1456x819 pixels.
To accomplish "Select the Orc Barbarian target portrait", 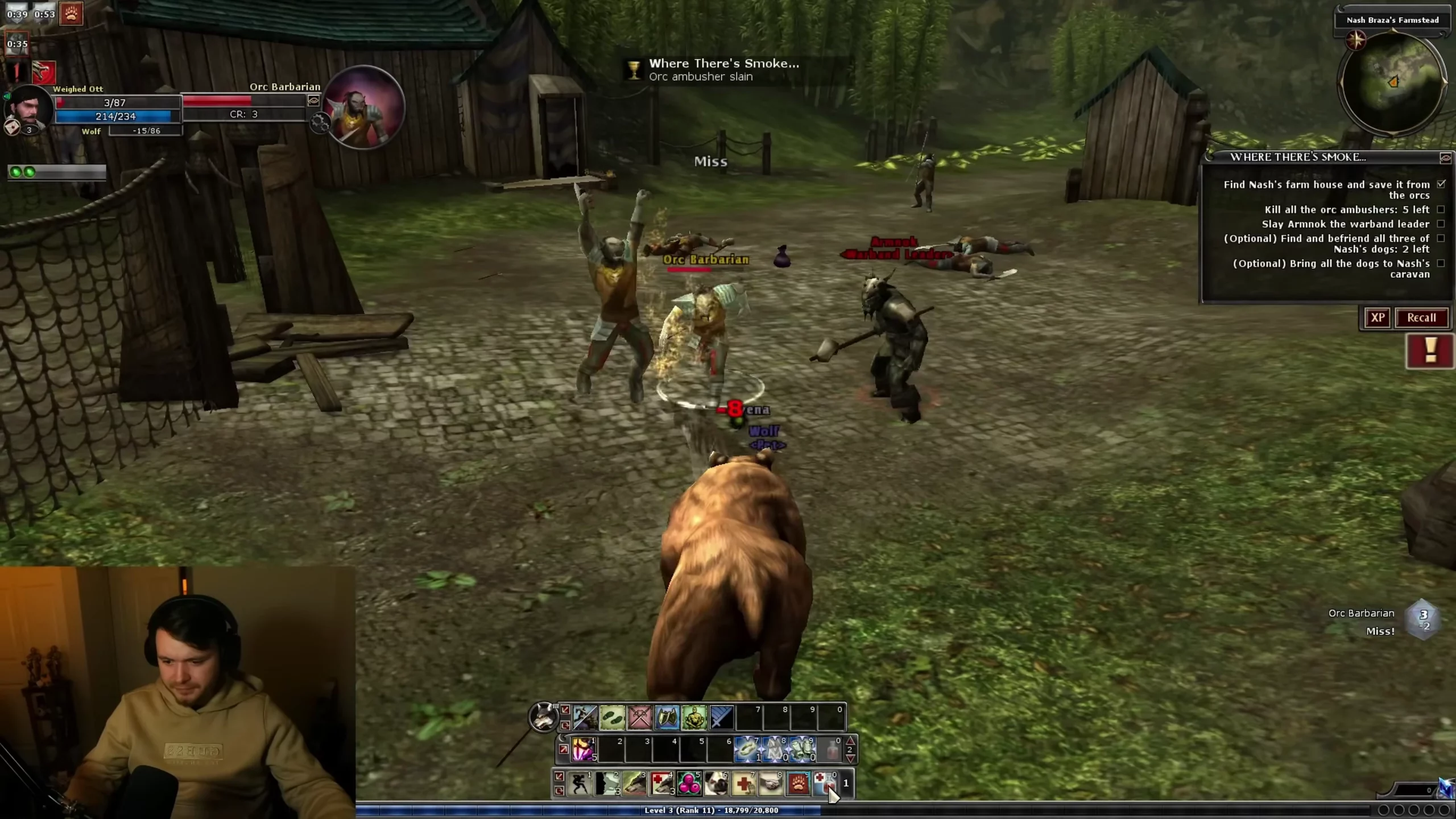I will [x=363, y=108].
